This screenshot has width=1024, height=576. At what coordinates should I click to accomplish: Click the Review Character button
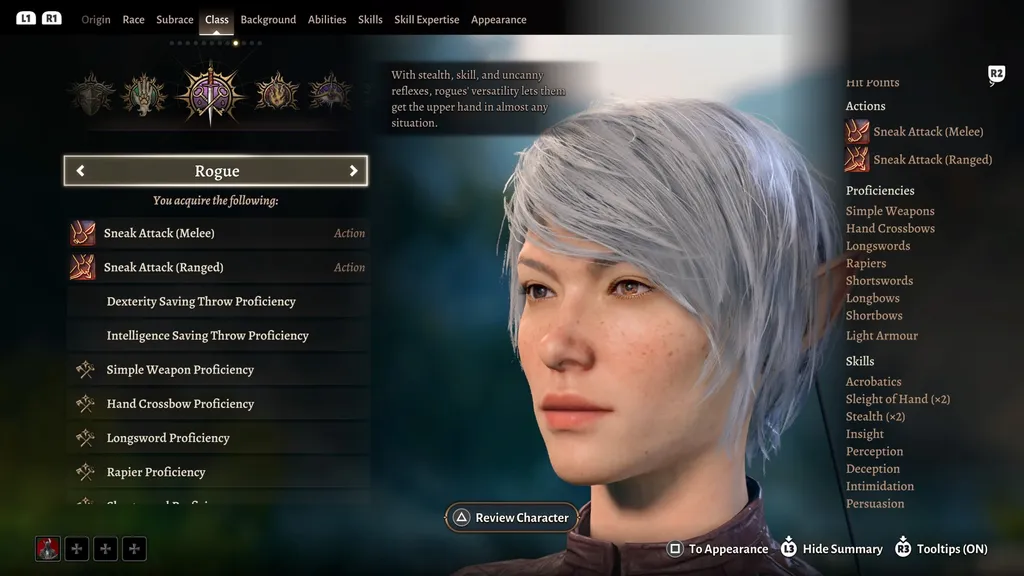click(512, 518)
